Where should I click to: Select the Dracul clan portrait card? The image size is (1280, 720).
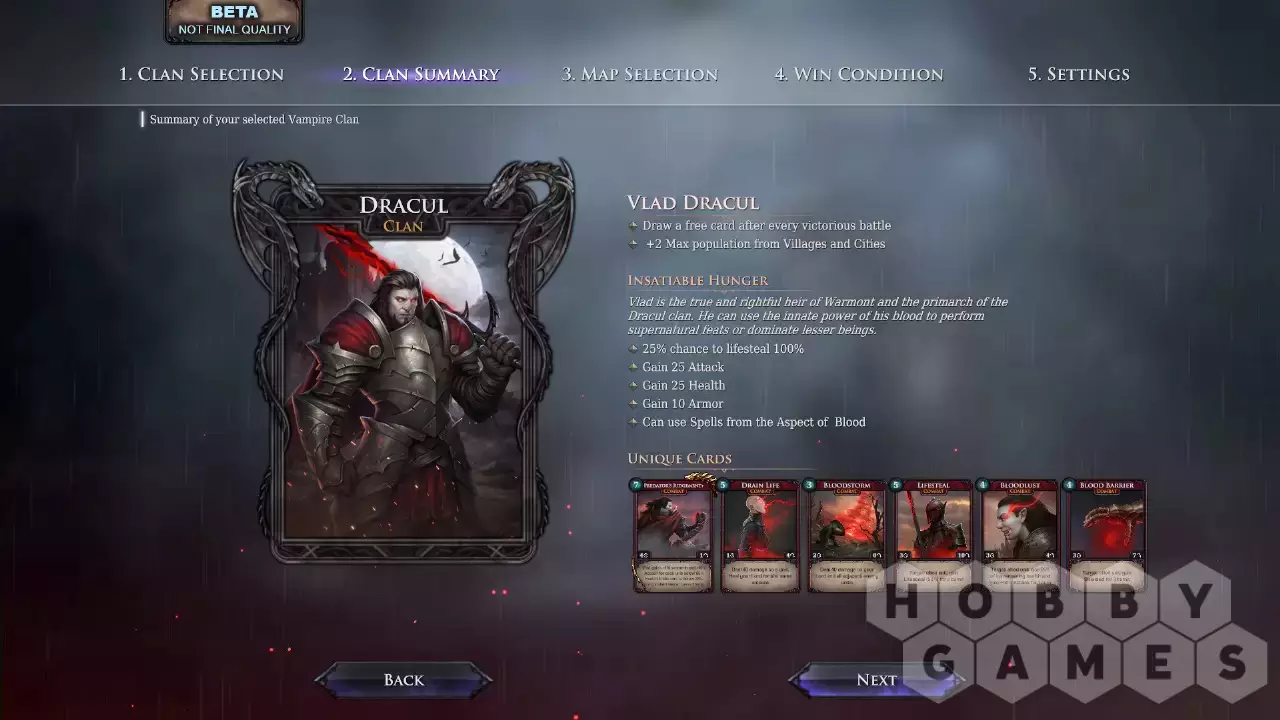tap(404, 360)
